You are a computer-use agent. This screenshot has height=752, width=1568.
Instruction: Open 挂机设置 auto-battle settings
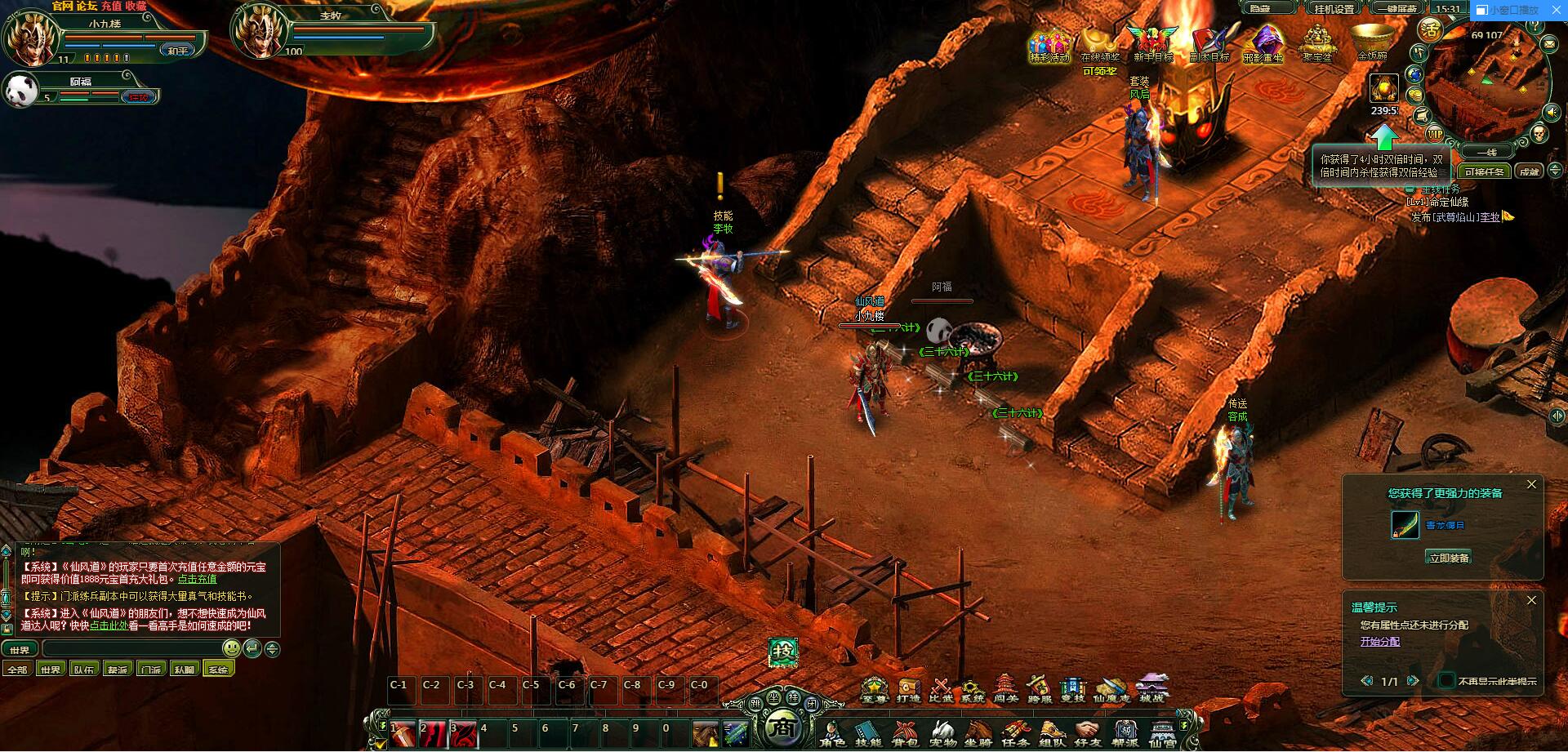tap(1334, 8)
